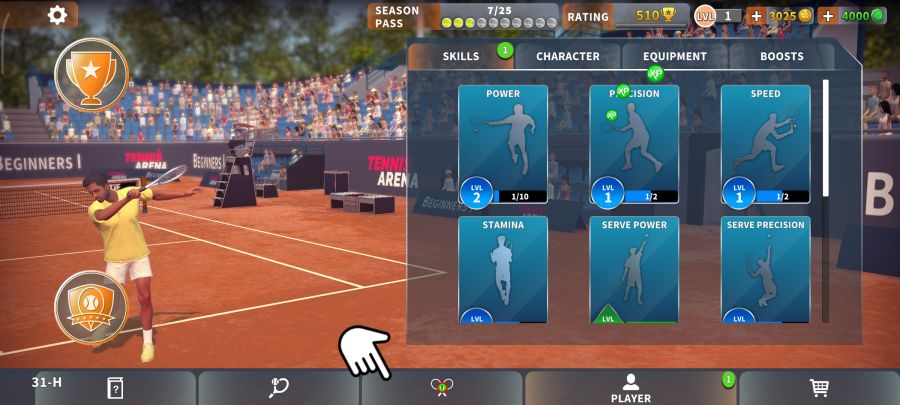This screenshot has width=900, height=405.
Task: Add more gold coins with plus button
Action: 756,16
